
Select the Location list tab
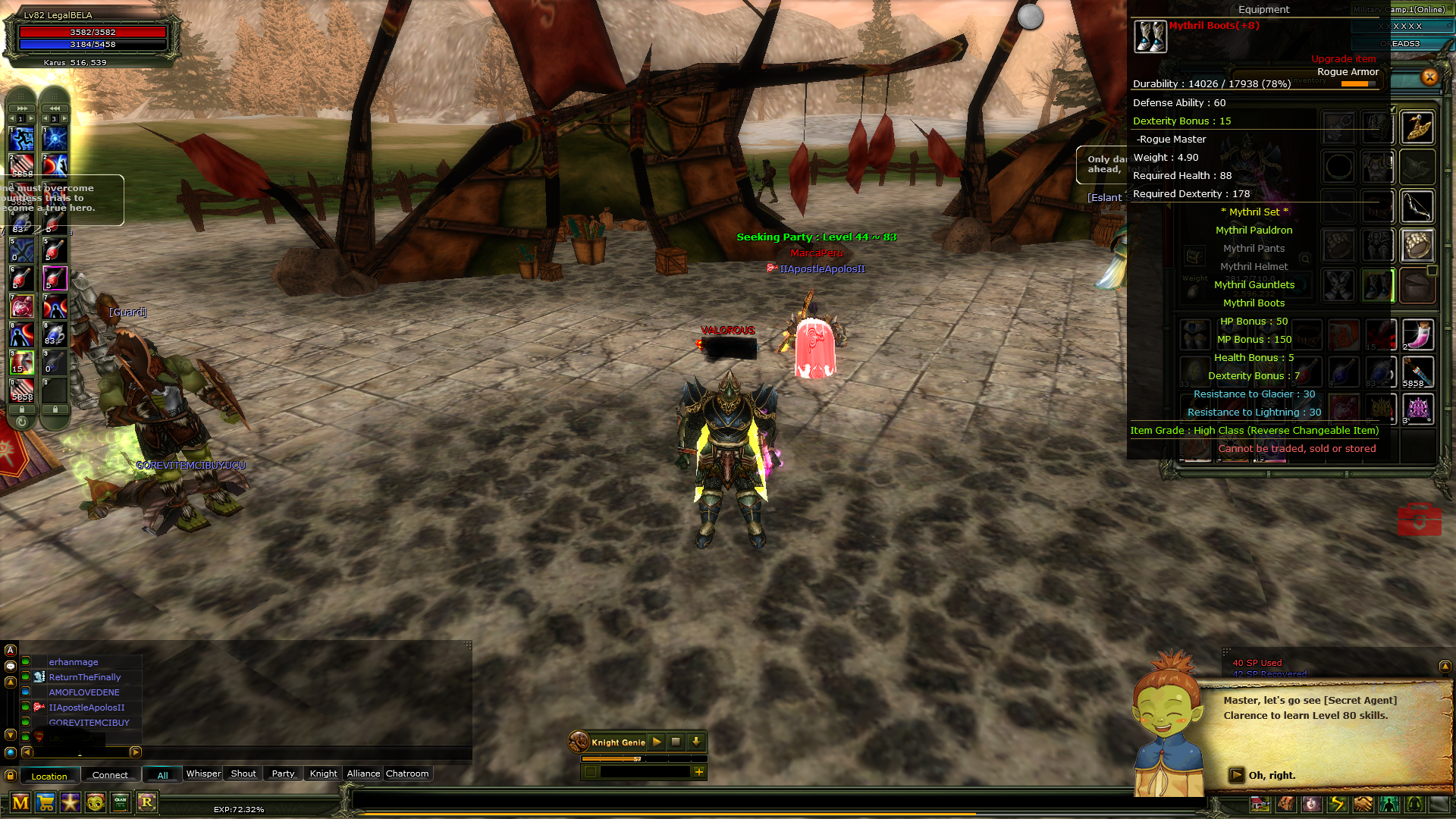49,776
